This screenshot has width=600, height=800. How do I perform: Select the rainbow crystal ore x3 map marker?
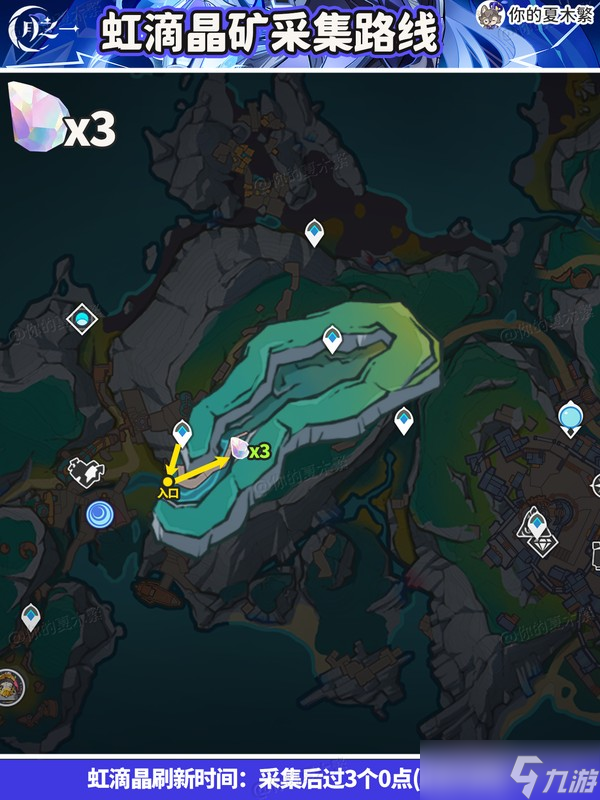(240, 449)
